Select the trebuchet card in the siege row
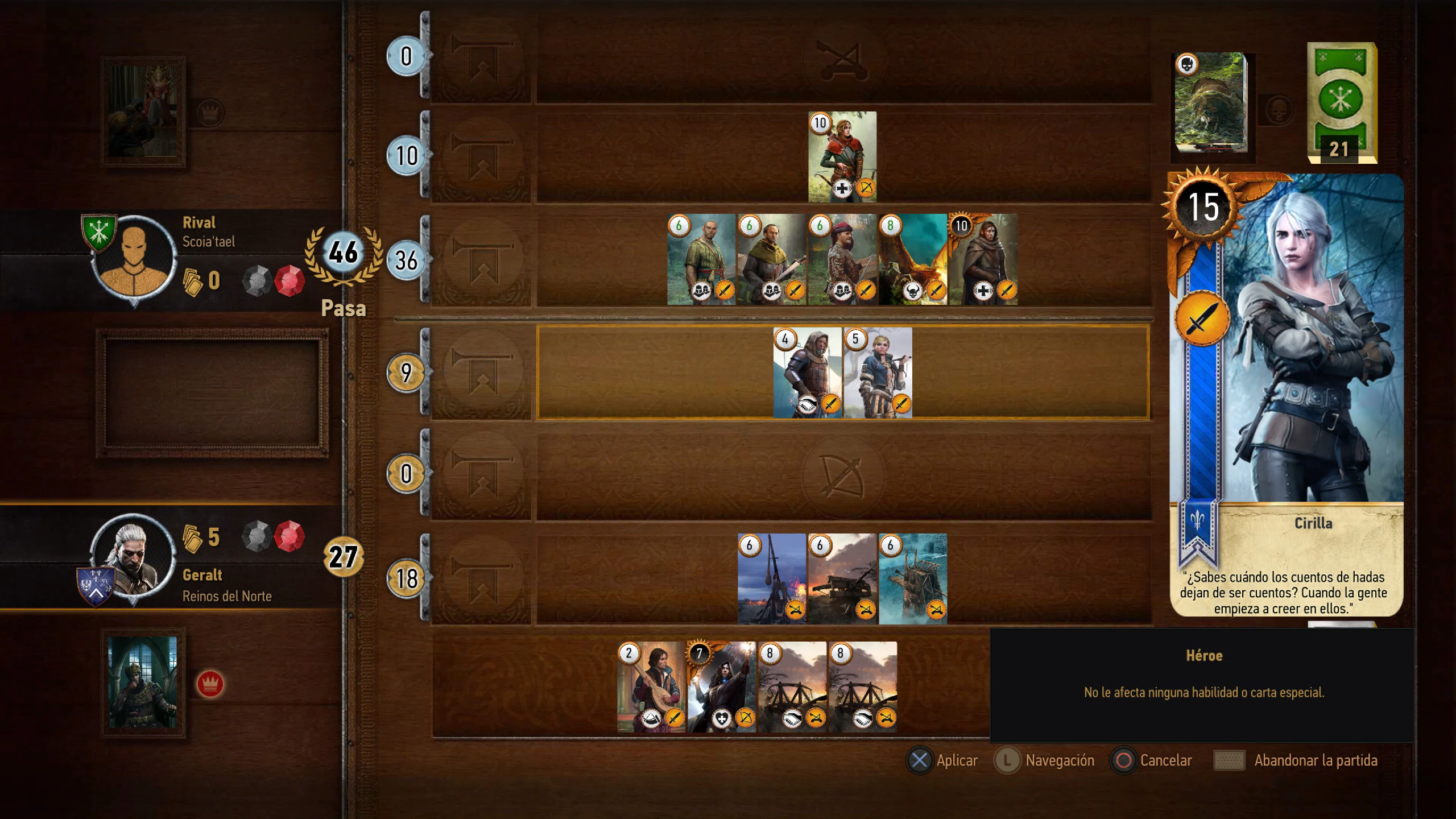Image resolution: width=1456 pixels, height=819 pixels. click(x=772, y=579)
